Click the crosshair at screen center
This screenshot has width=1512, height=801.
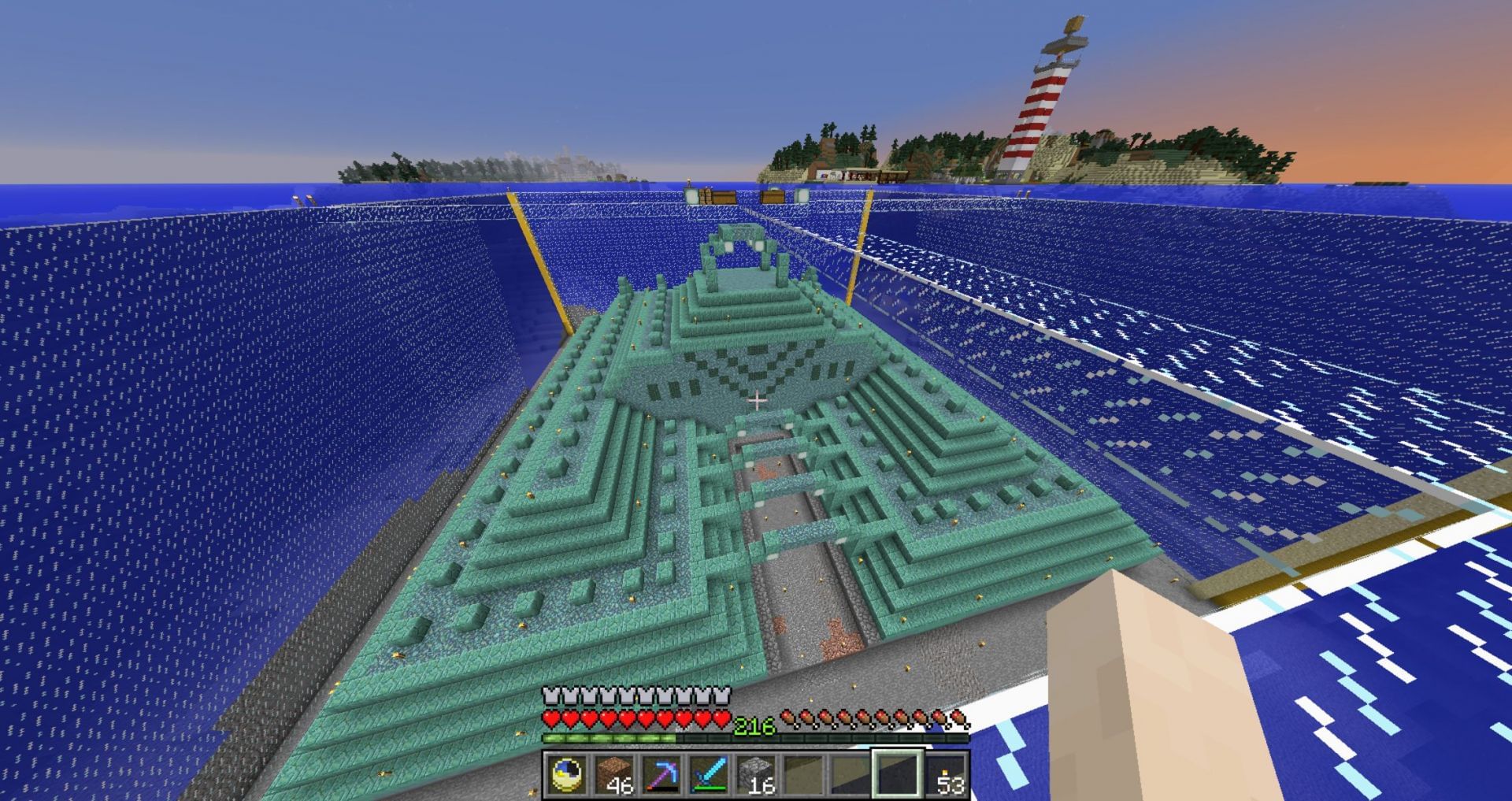pyautogui.click(x=758, y=401)
